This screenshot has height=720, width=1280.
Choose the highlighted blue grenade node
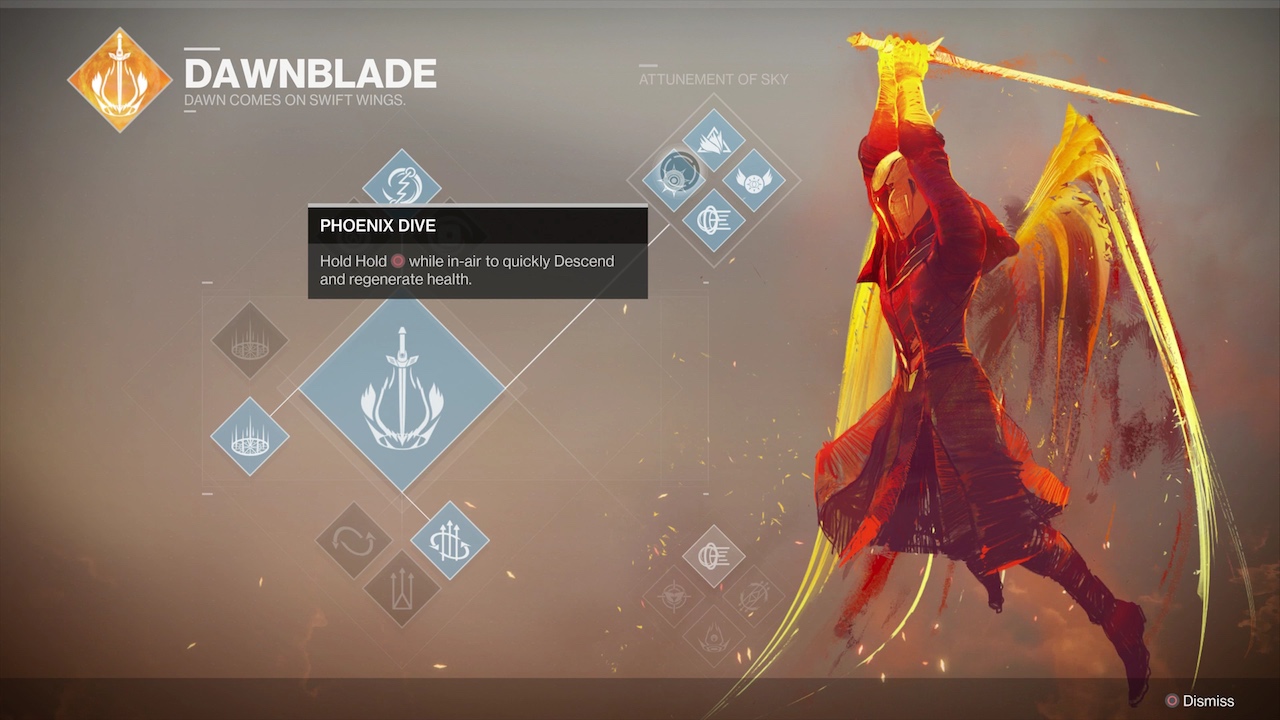tap(250, 436)
